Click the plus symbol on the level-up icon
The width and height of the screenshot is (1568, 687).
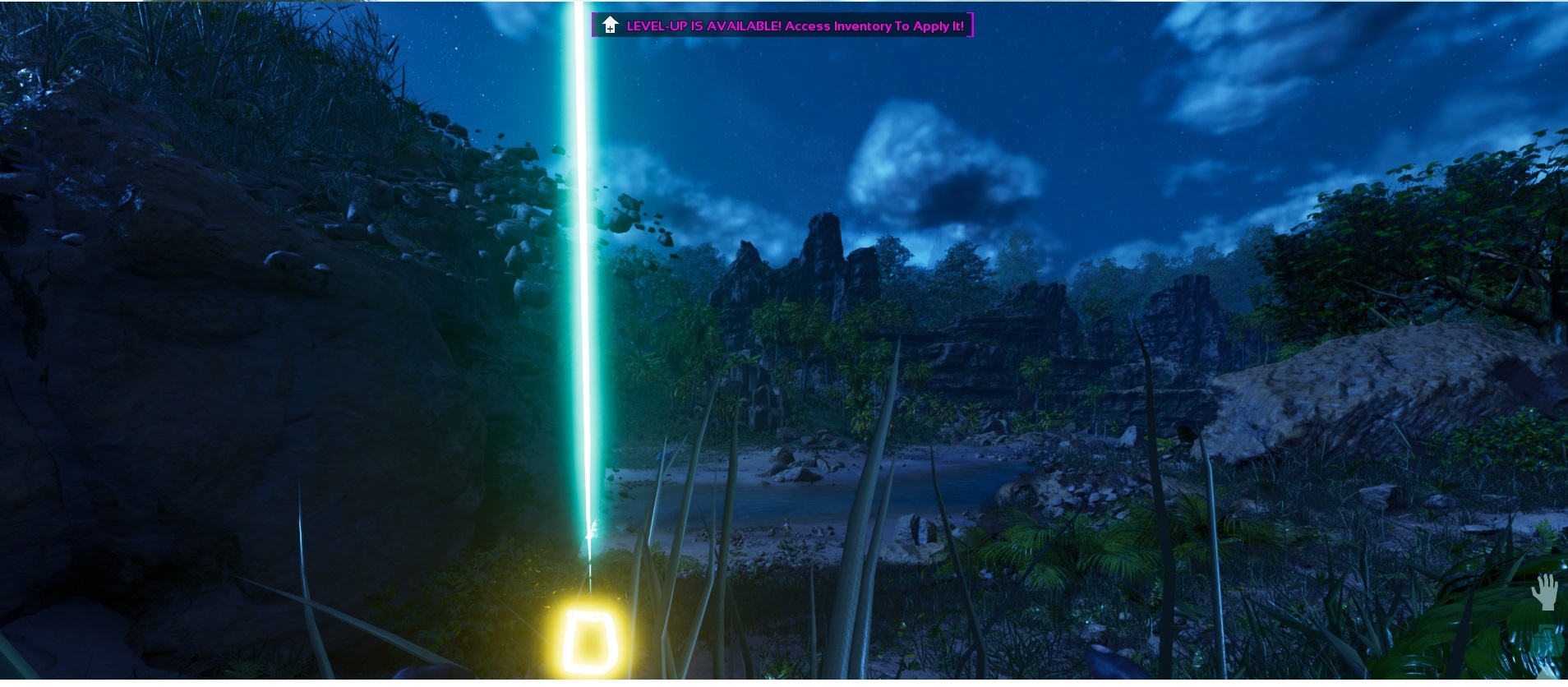[x=610, y=28]
